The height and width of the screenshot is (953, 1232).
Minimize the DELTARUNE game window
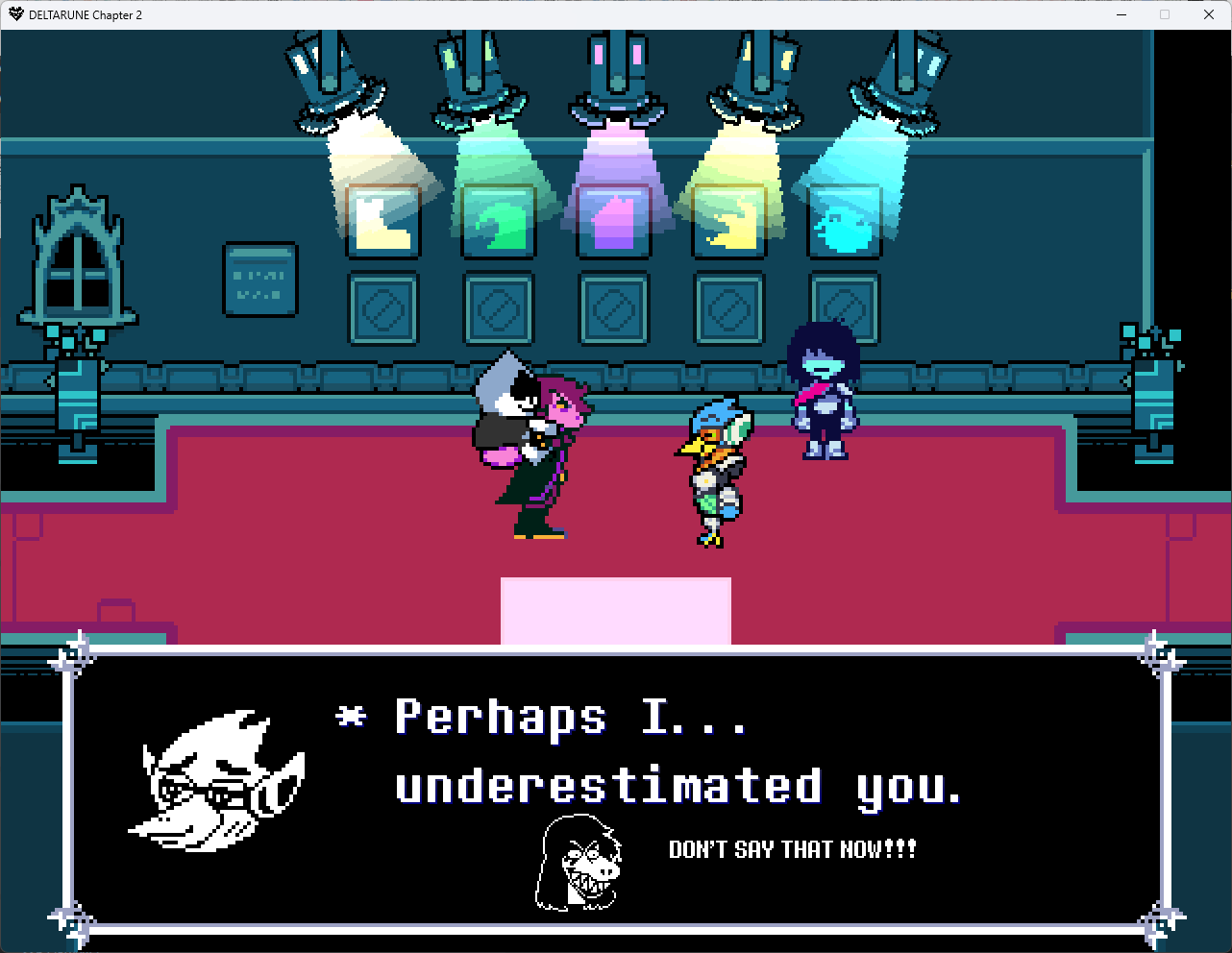(1121, 14)
